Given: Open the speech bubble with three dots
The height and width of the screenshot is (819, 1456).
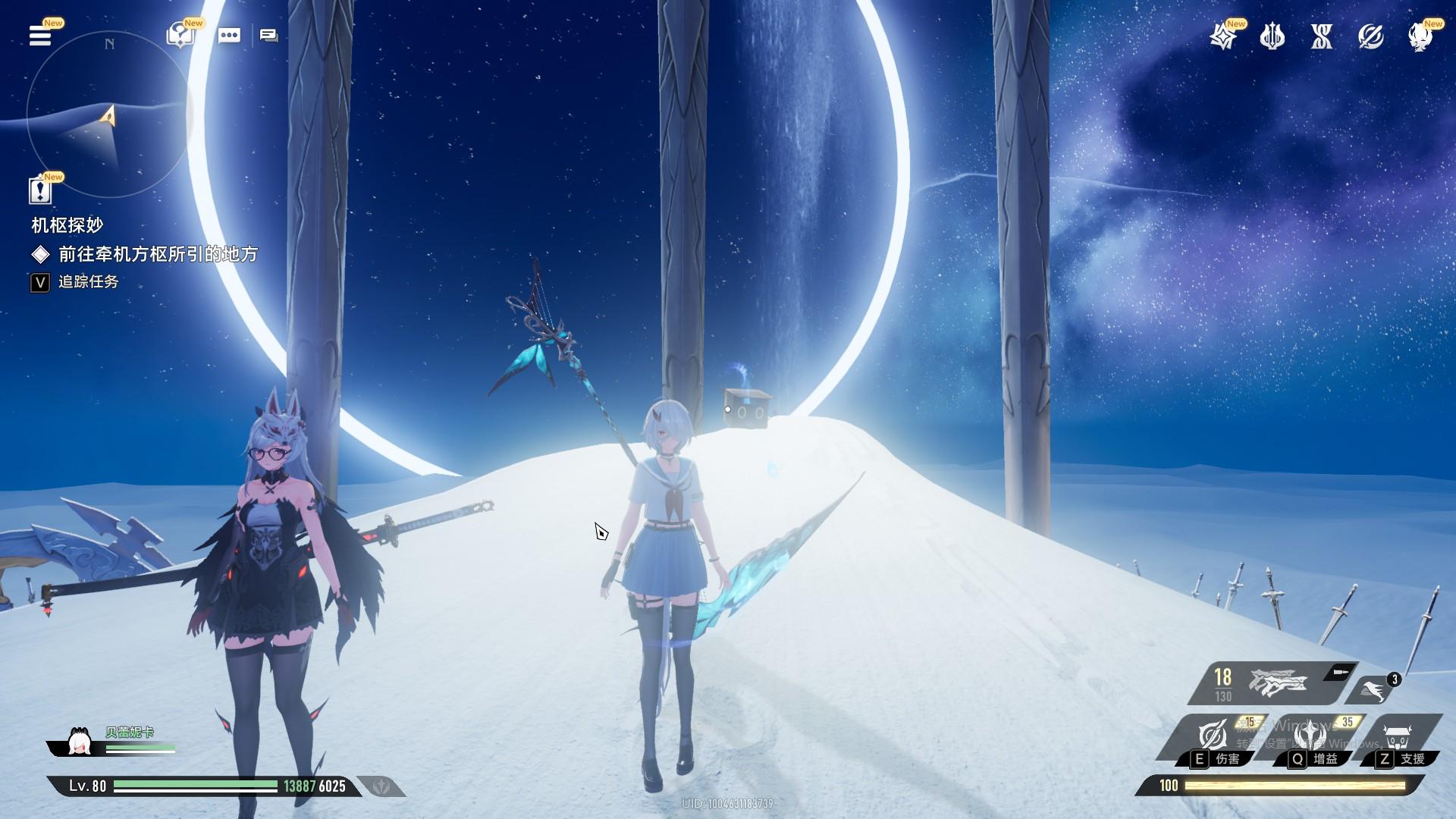Looking at the screenshot, I should [x=229, y=36].
